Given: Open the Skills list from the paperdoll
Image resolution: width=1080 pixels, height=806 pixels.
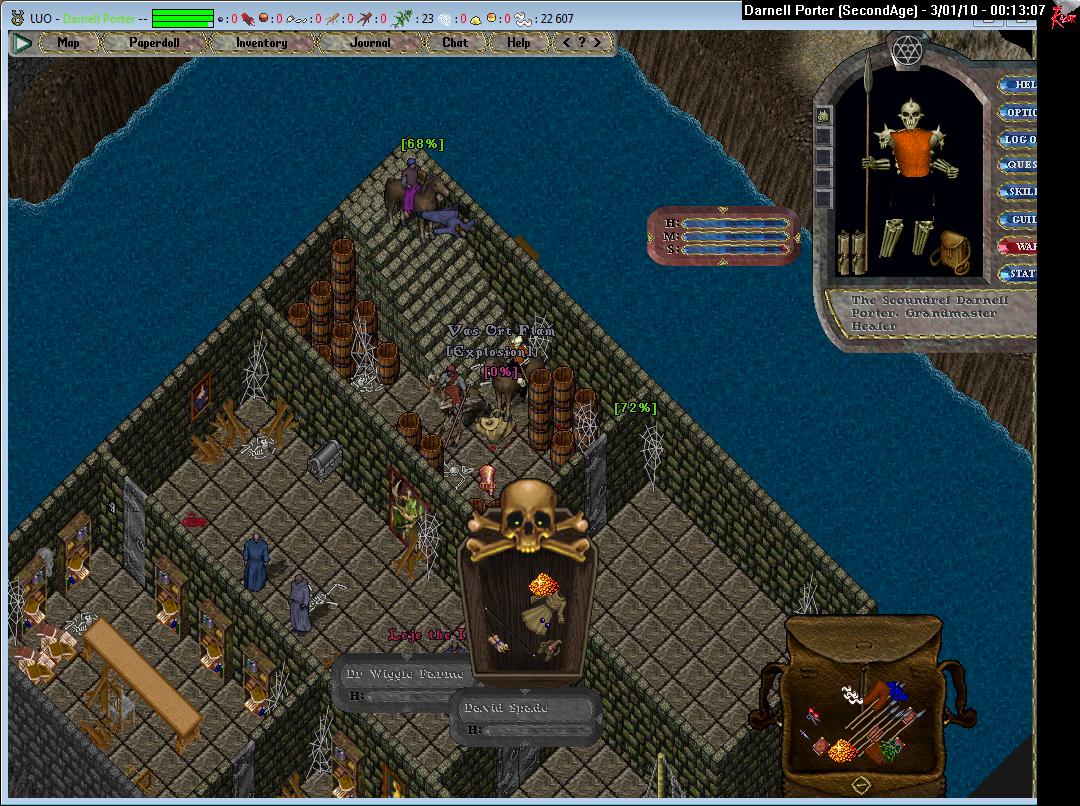Looking at the screenshot, I should (1018, 191).
